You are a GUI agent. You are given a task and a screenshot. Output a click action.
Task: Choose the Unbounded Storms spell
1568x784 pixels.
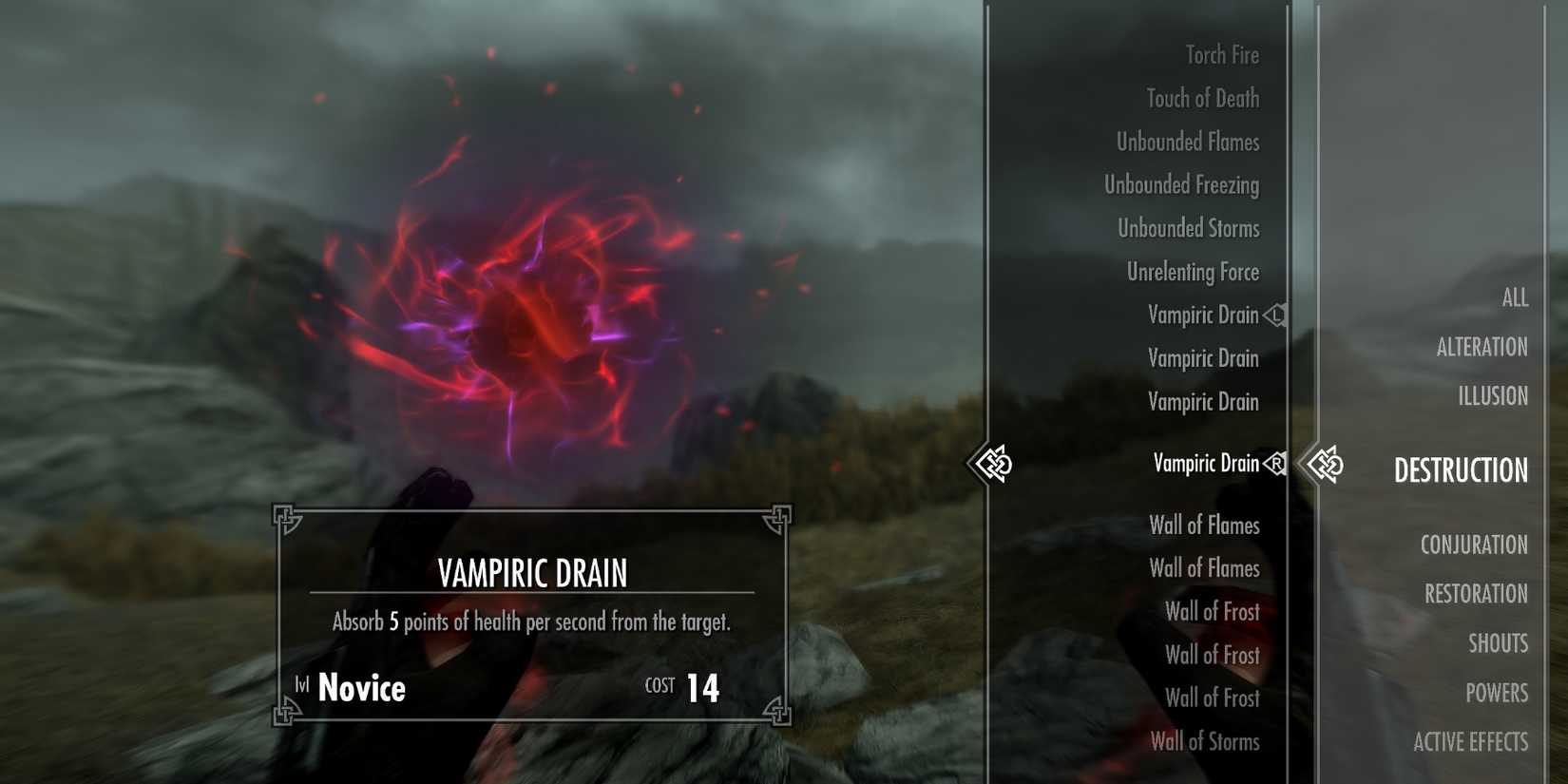1189,228
